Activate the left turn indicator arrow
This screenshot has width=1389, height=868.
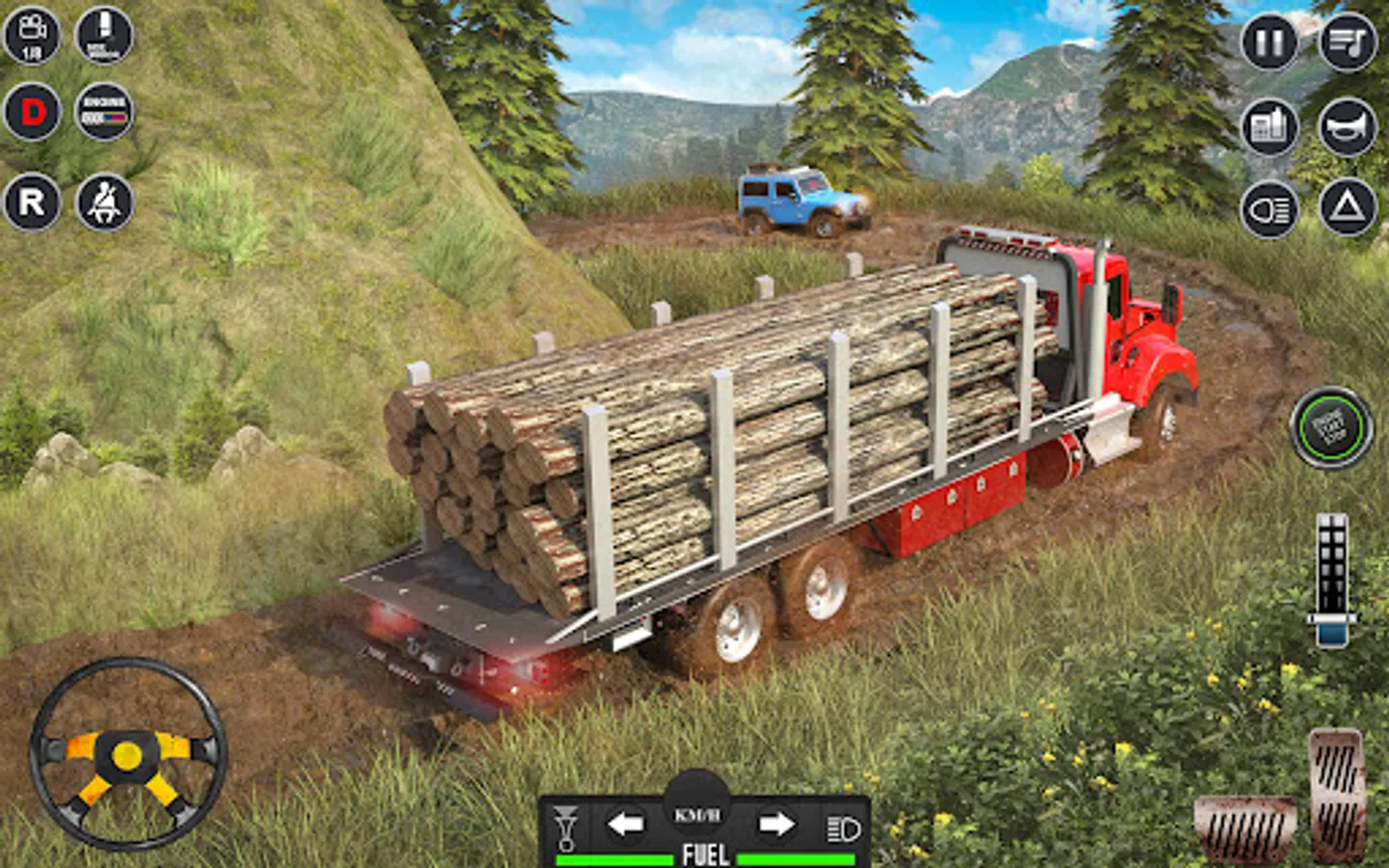[x=625, y=825]
